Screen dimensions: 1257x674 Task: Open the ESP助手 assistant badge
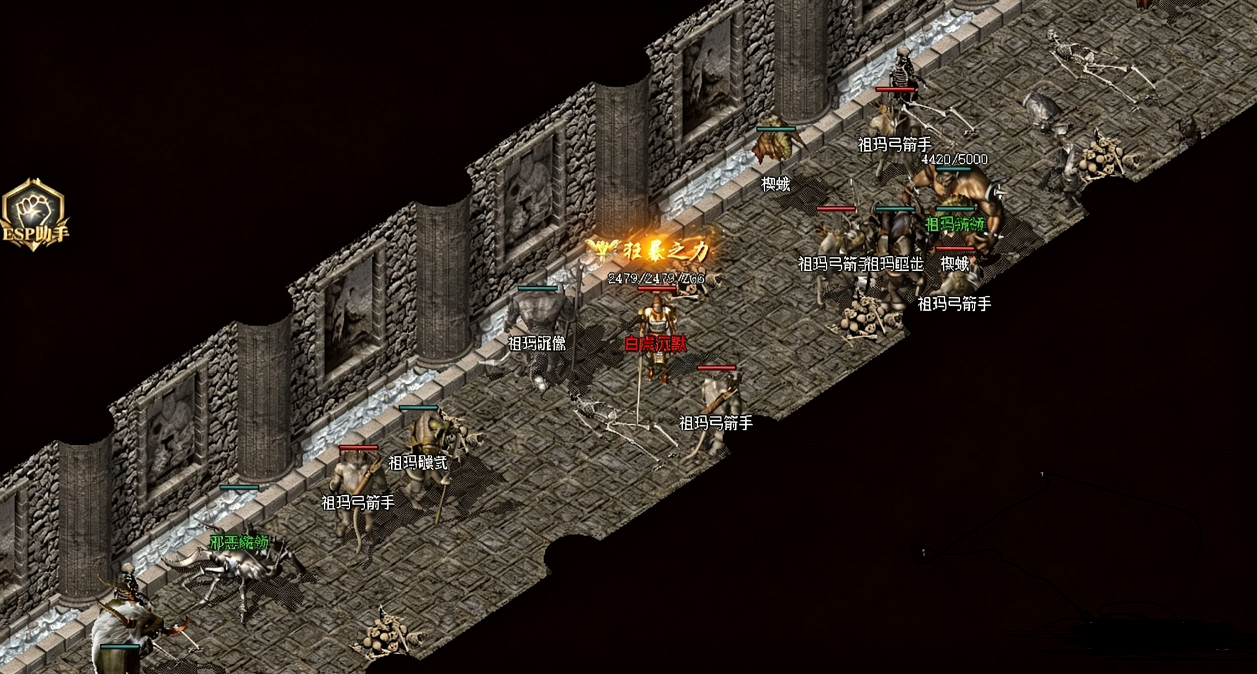33,213
